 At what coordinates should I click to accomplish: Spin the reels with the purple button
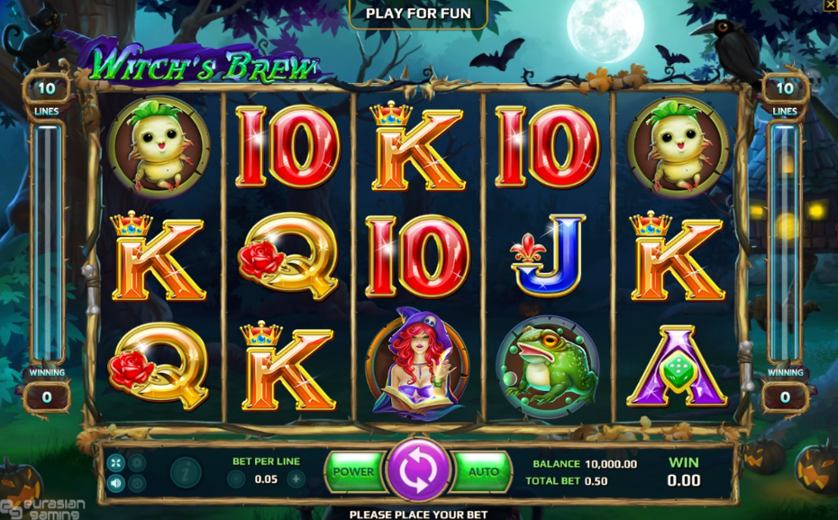click(419, 471)
